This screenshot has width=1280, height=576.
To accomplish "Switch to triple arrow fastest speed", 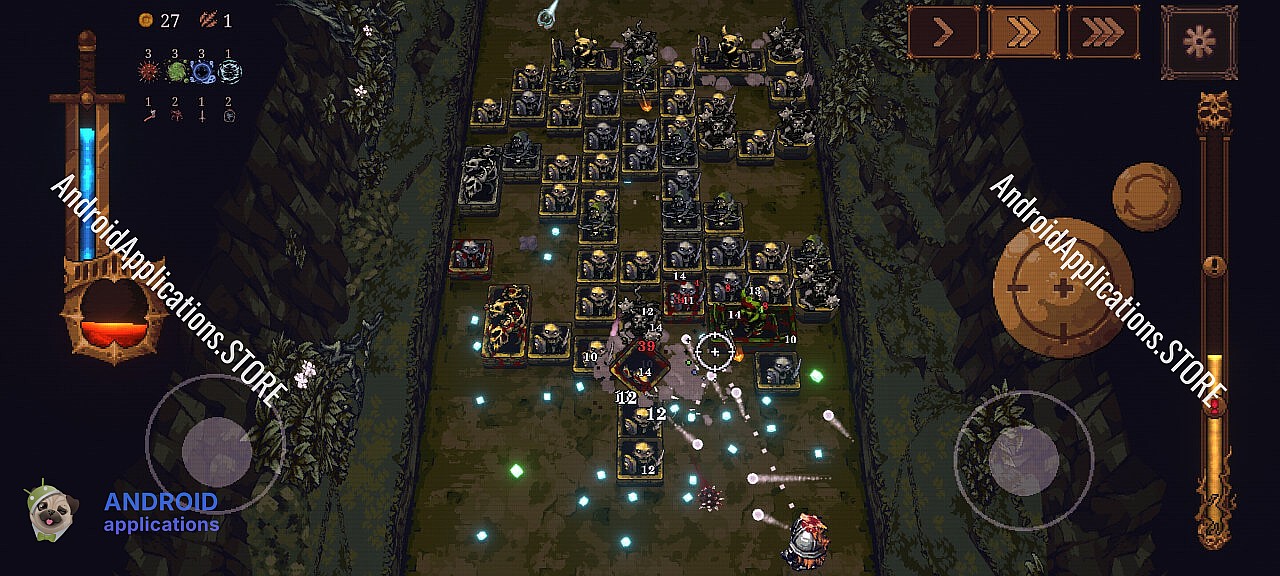I will [1102, 33].
